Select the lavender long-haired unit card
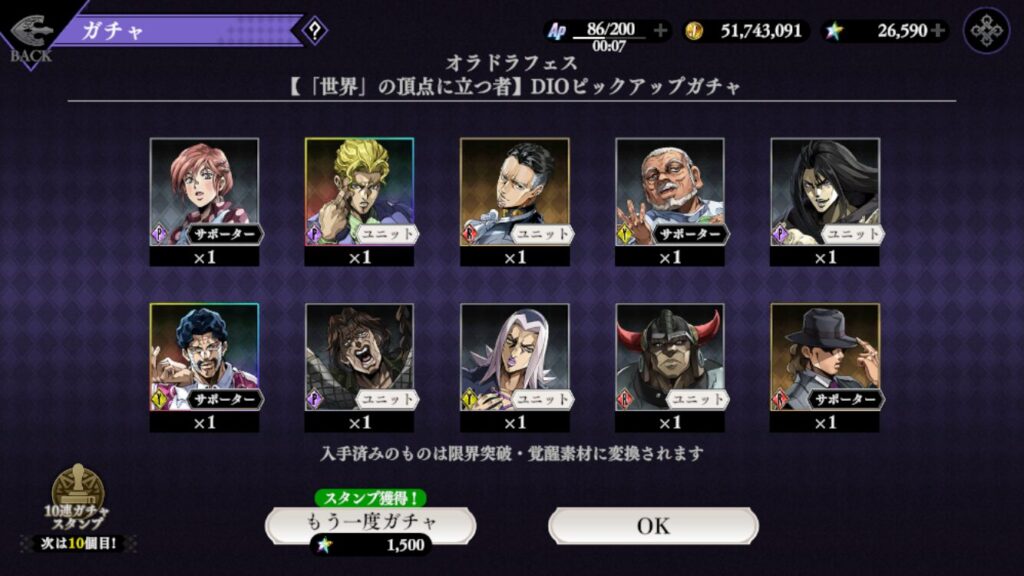 [514, 357]
